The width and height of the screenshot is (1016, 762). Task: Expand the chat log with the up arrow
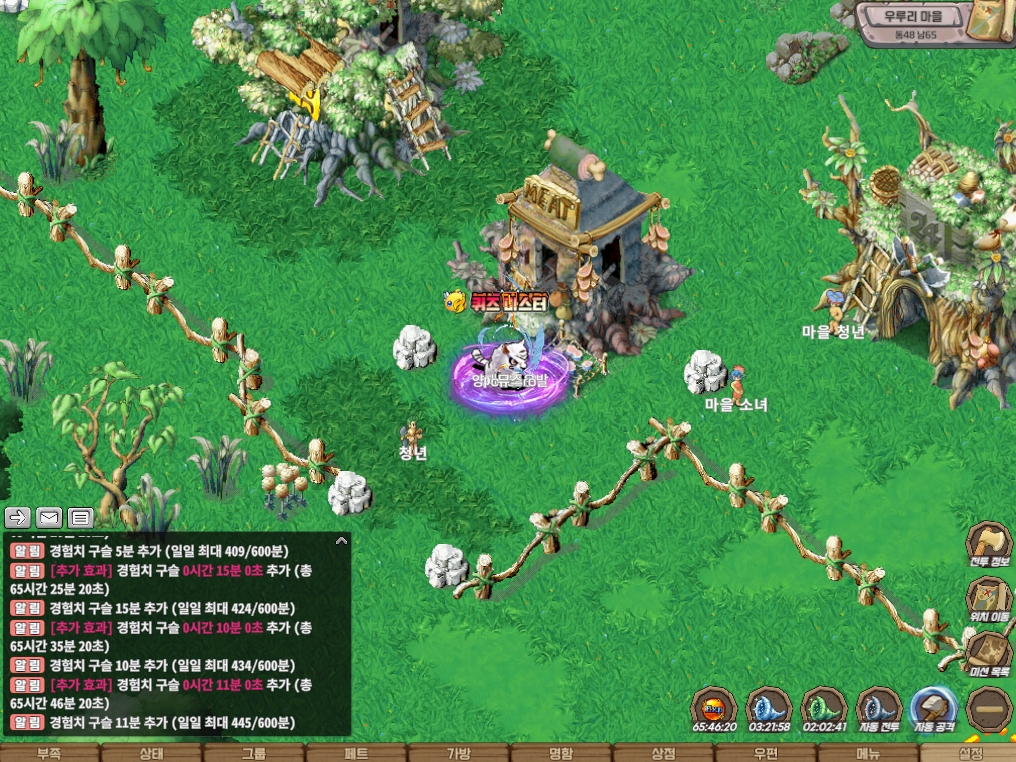pos(341,541)
